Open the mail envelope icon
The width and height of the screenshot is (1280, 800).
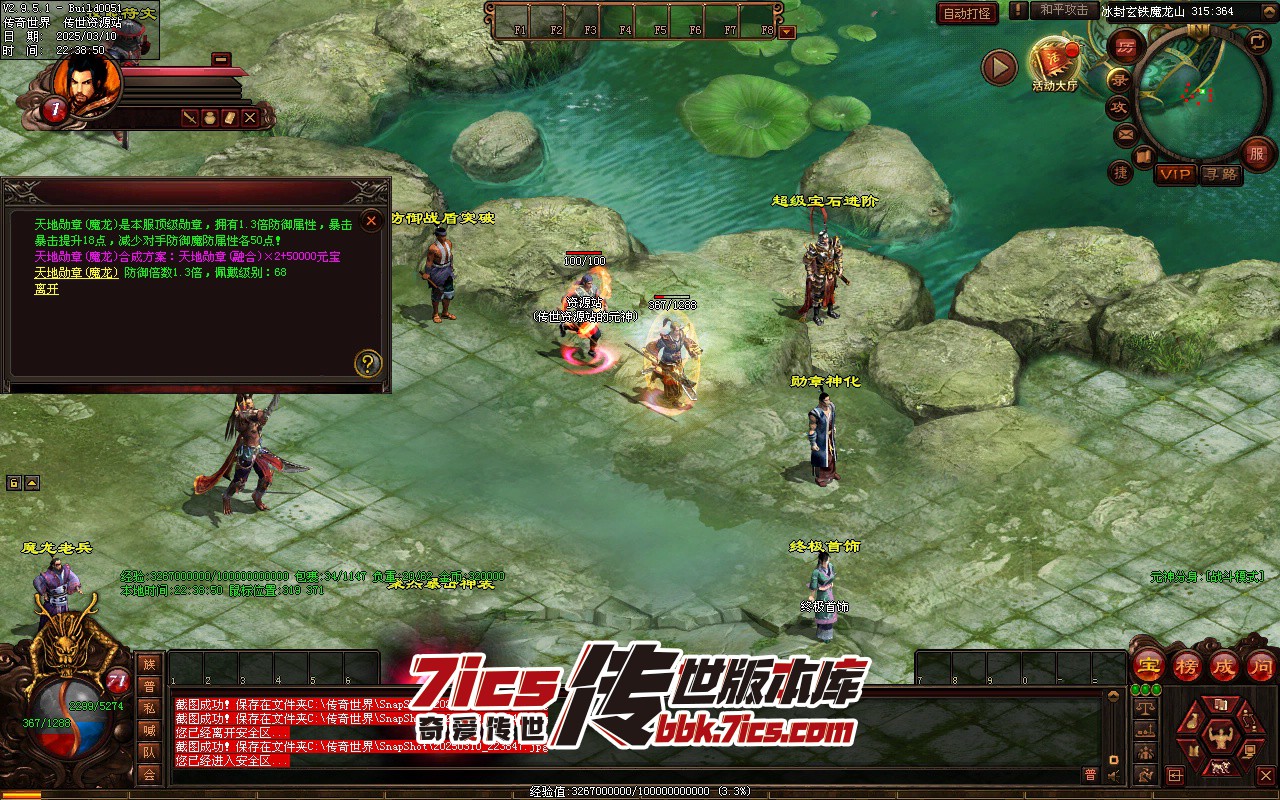(x=1126, y=134)
